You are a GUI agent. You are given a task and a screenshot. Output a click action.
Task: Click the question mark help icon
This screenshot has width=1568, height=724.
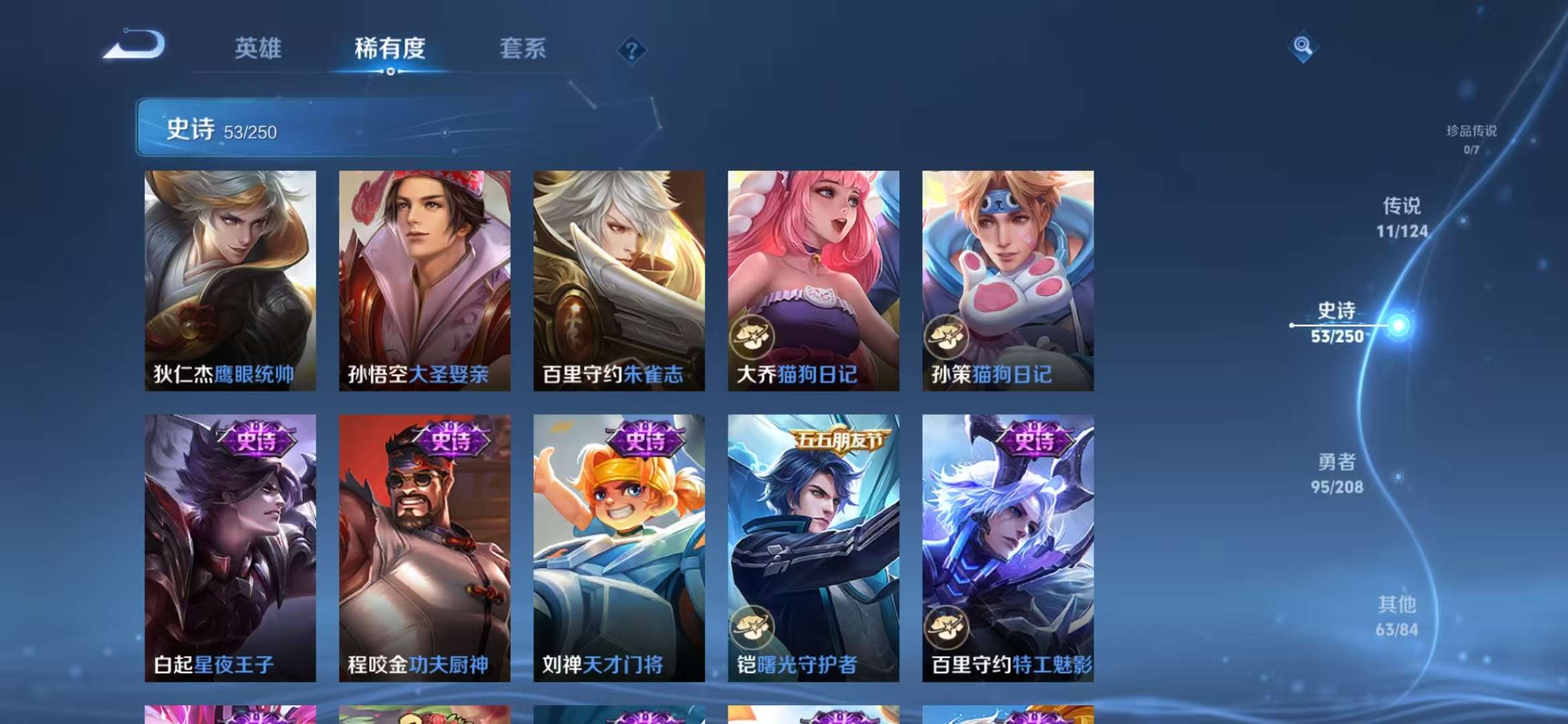tap(631, 50)
